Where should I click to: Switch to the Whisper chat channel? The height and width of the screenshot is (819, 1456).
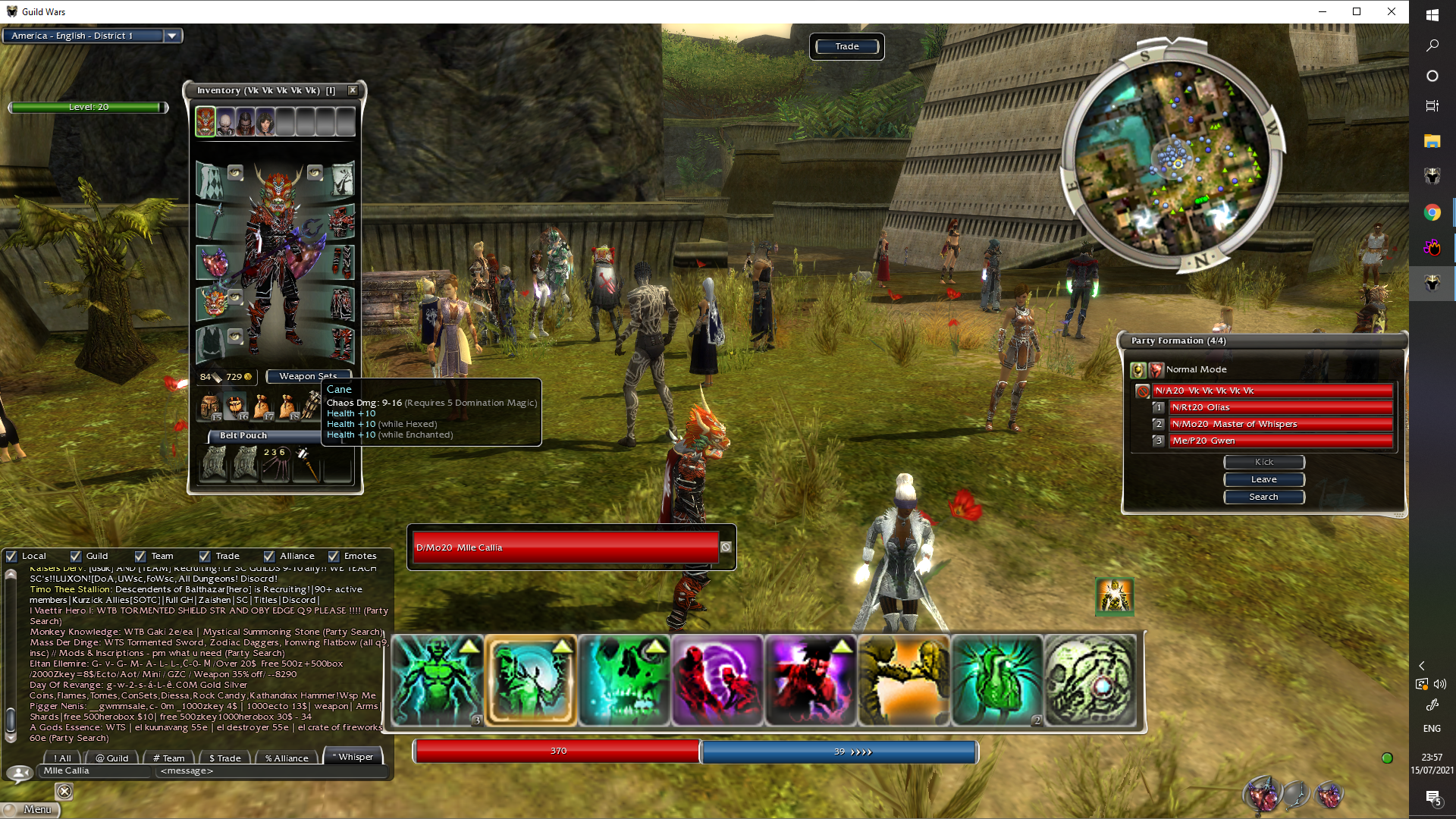coord(353,757)
